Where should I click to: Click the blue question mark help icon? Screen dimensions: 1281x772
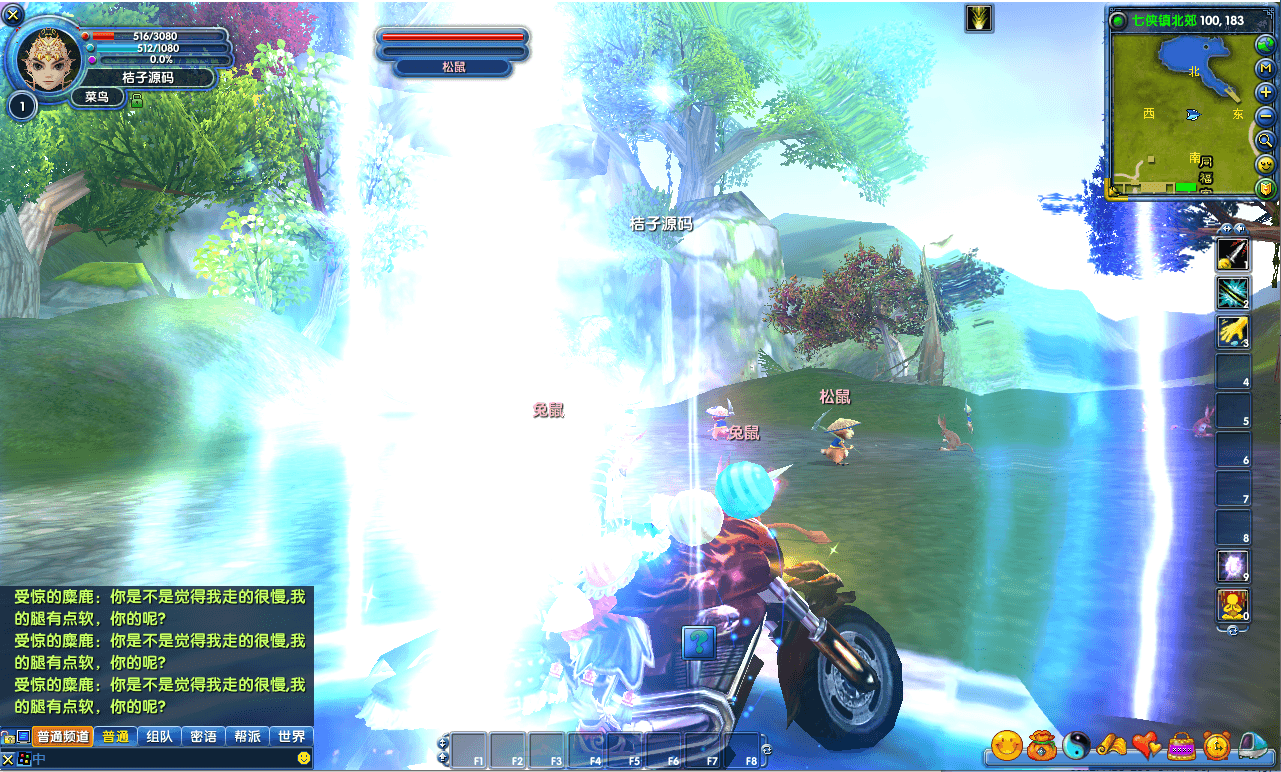click(x=699, y=642)
